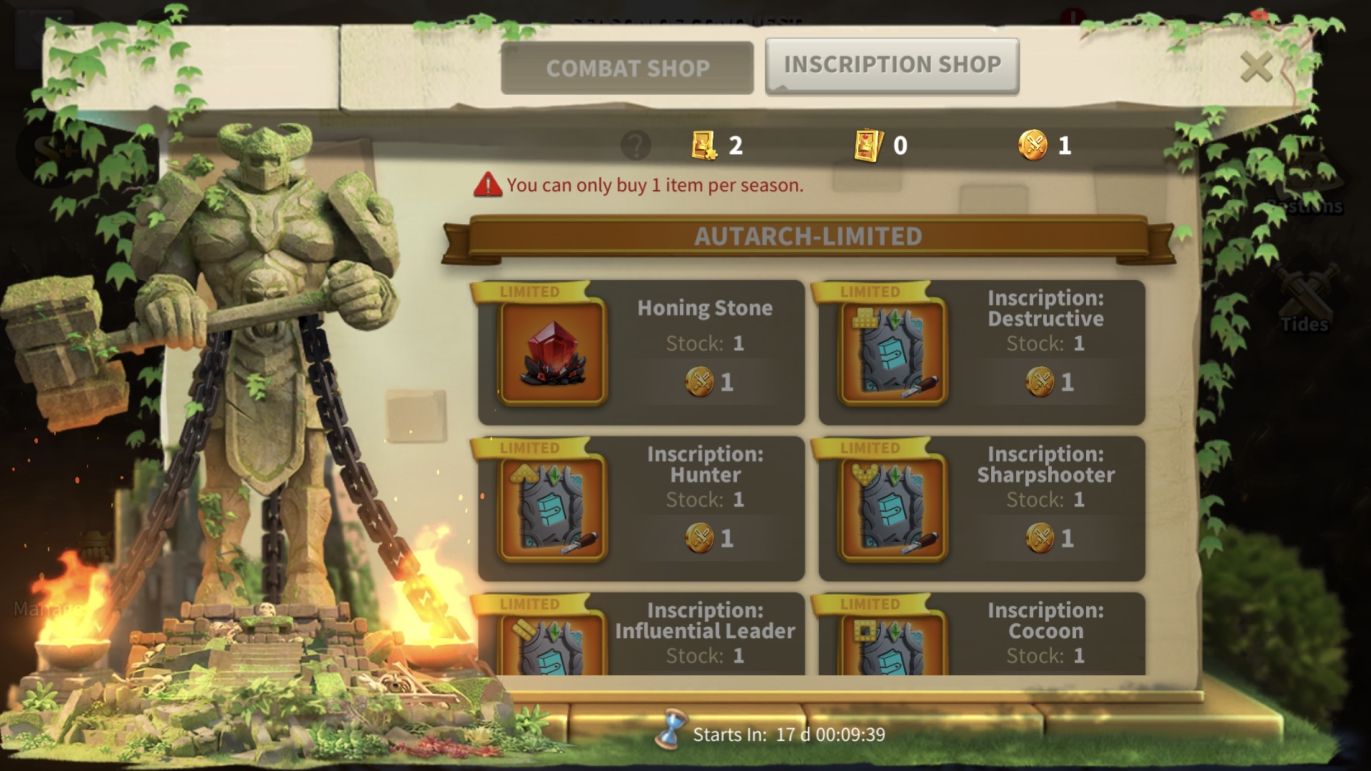The height and width of the screenshot is (771, 1371).
Task: Click the Honing Stone red gem icon
Action: click(x=553, y=352)
